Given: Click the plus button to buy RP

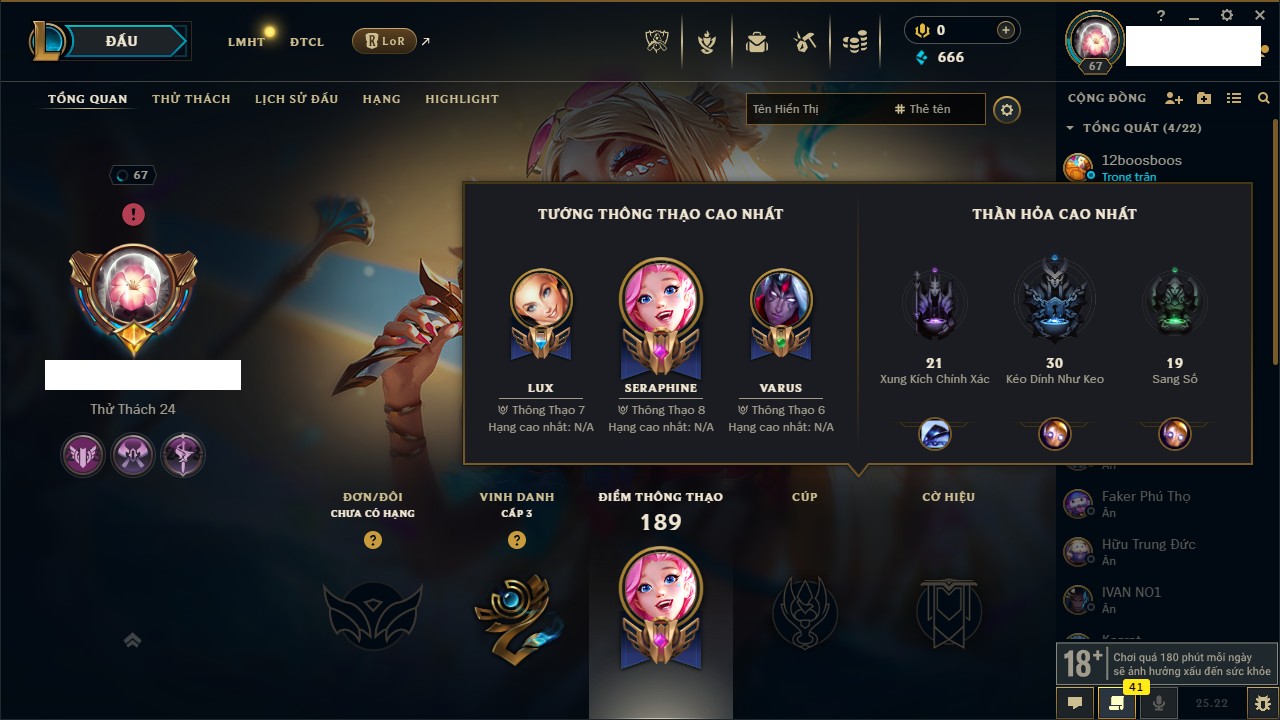Looking at the screenshot, I should pyautogui.click(x=1006, y=31).
